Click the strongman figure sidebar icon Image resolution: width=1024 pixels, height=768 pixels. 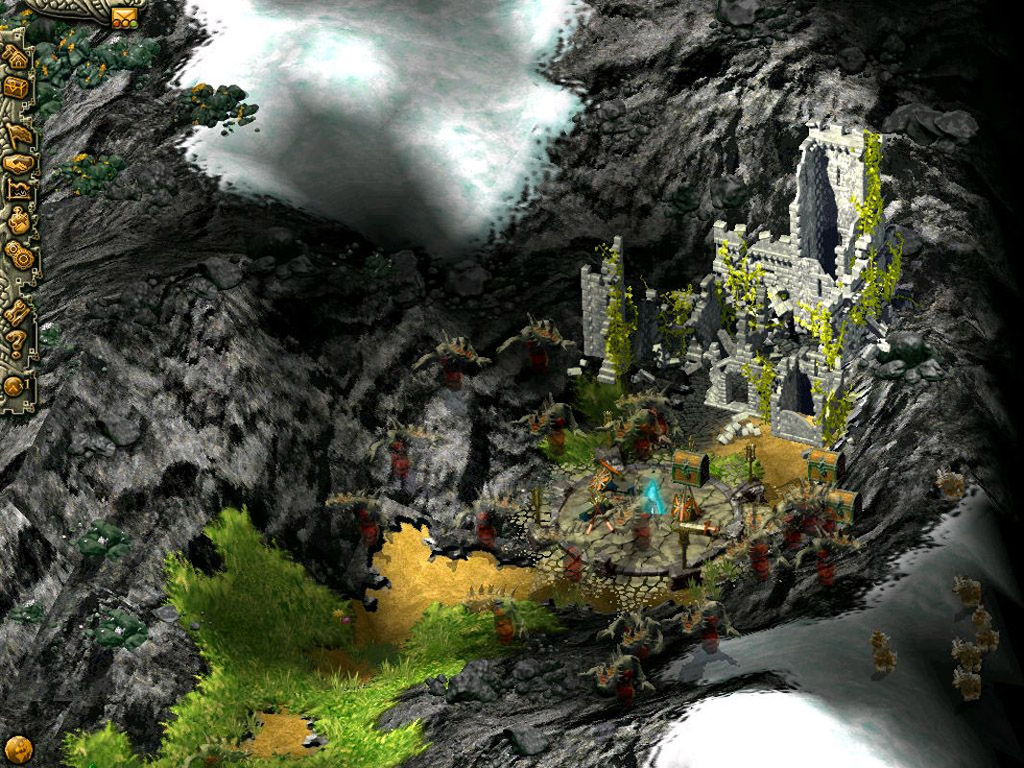click(x=17, y=221)
